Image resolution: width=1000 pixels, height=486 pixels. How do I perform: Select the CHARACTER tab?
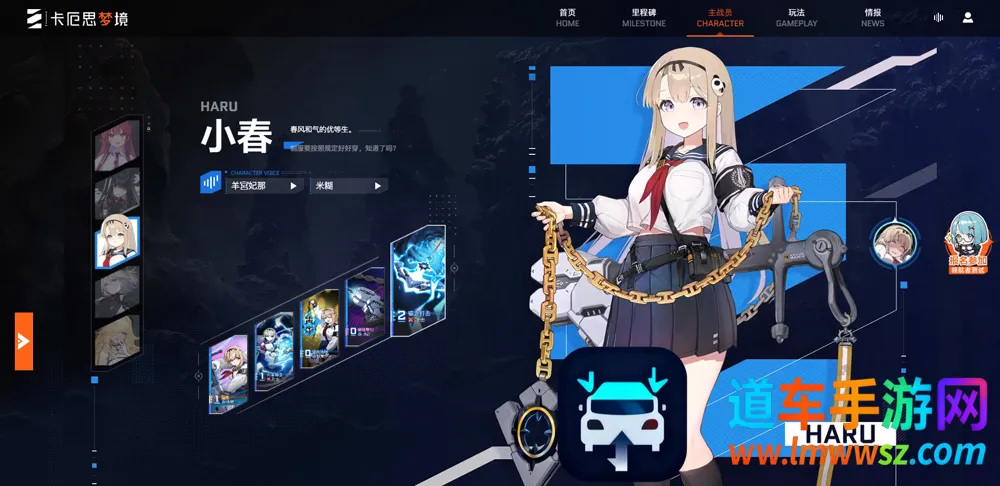(x=720, y=18)
